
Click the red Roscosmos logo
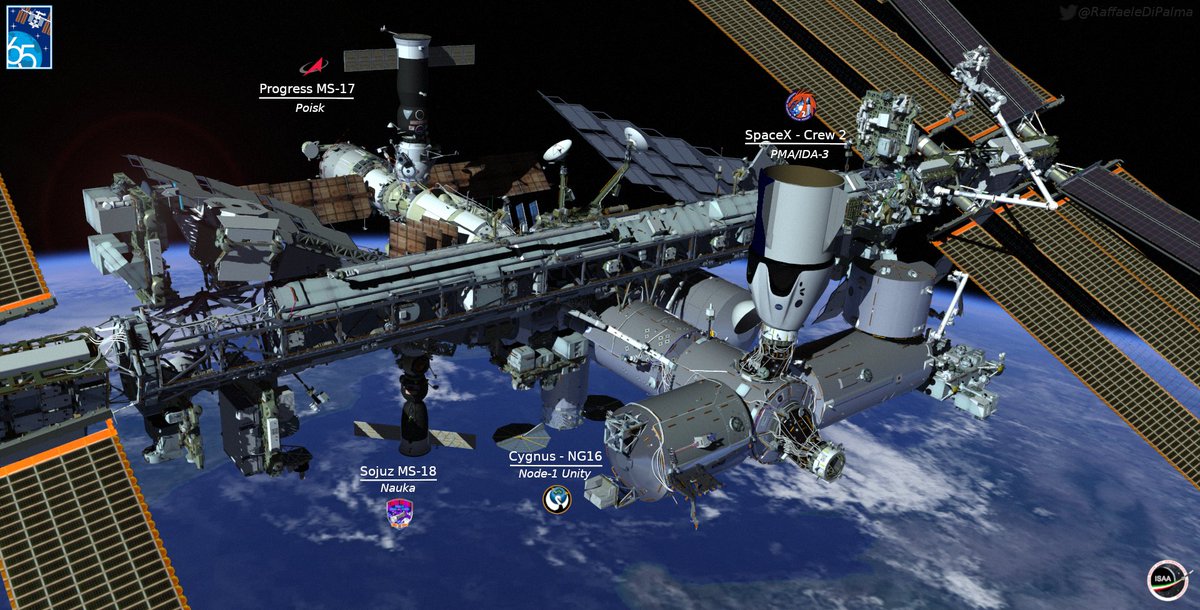314,66
